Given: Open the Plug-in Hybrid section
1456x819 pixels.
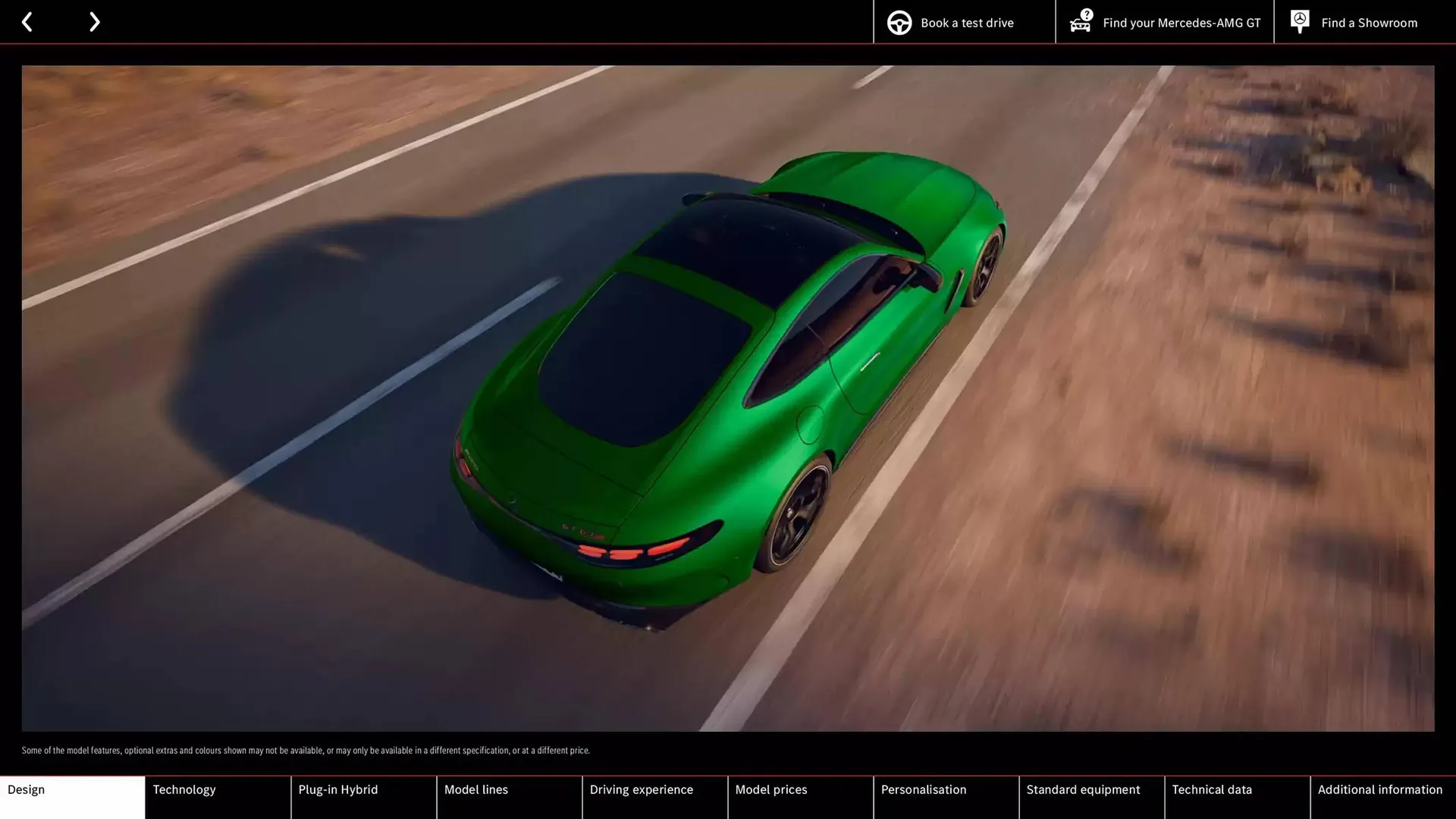Looking at the screenshot, I should click(x=363, y=796).
